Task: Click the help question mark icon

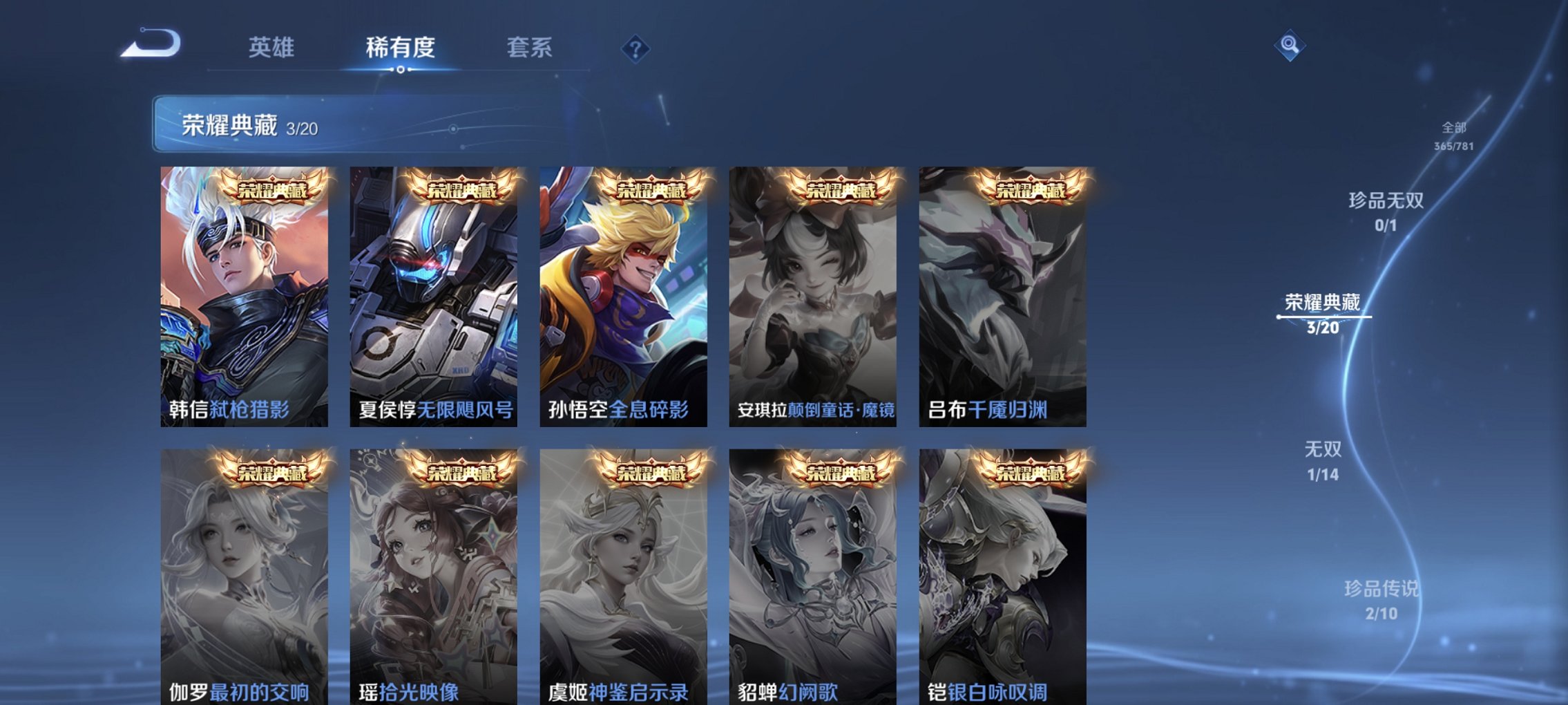Action: (636, 48)
